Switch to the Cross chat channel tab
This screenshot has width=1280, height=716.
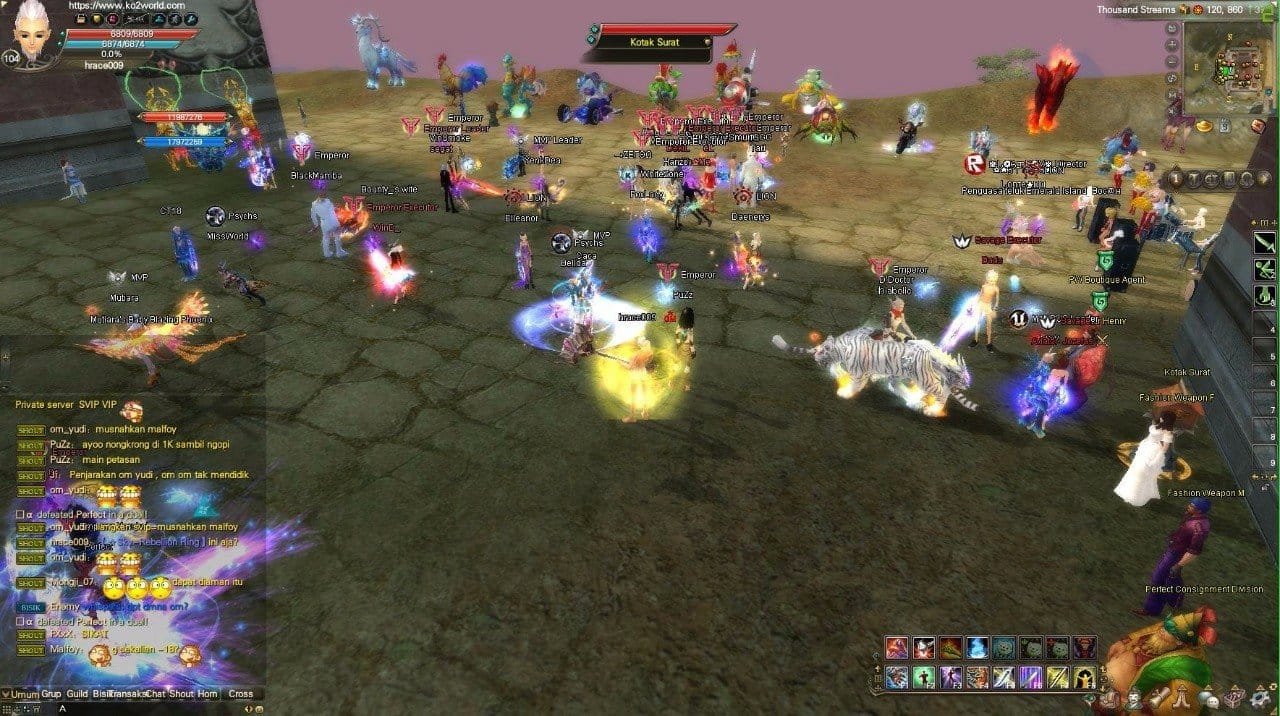point(240,694)
